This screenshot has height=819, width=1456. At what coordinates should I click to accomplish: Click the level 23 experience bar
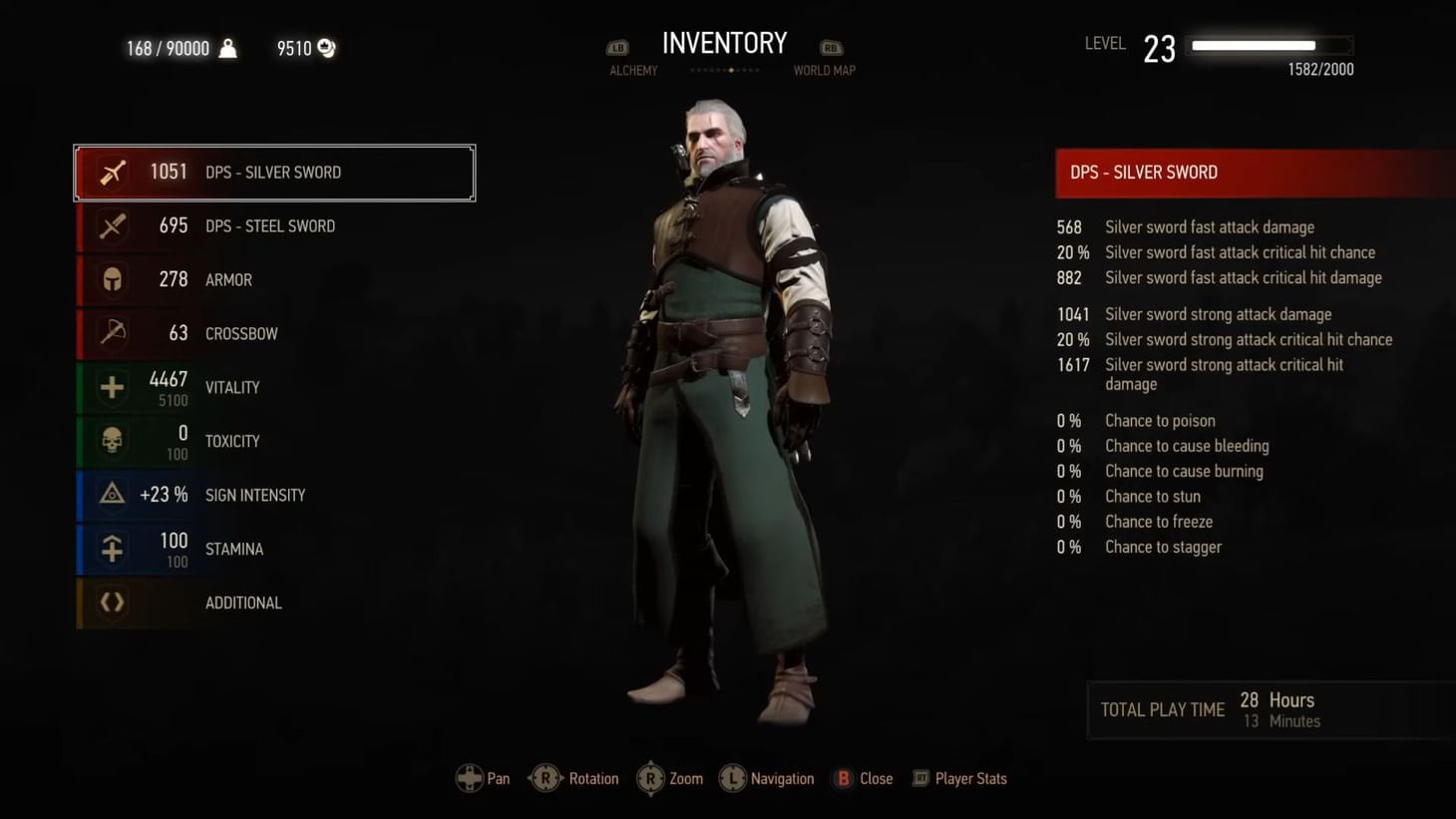1268,45
